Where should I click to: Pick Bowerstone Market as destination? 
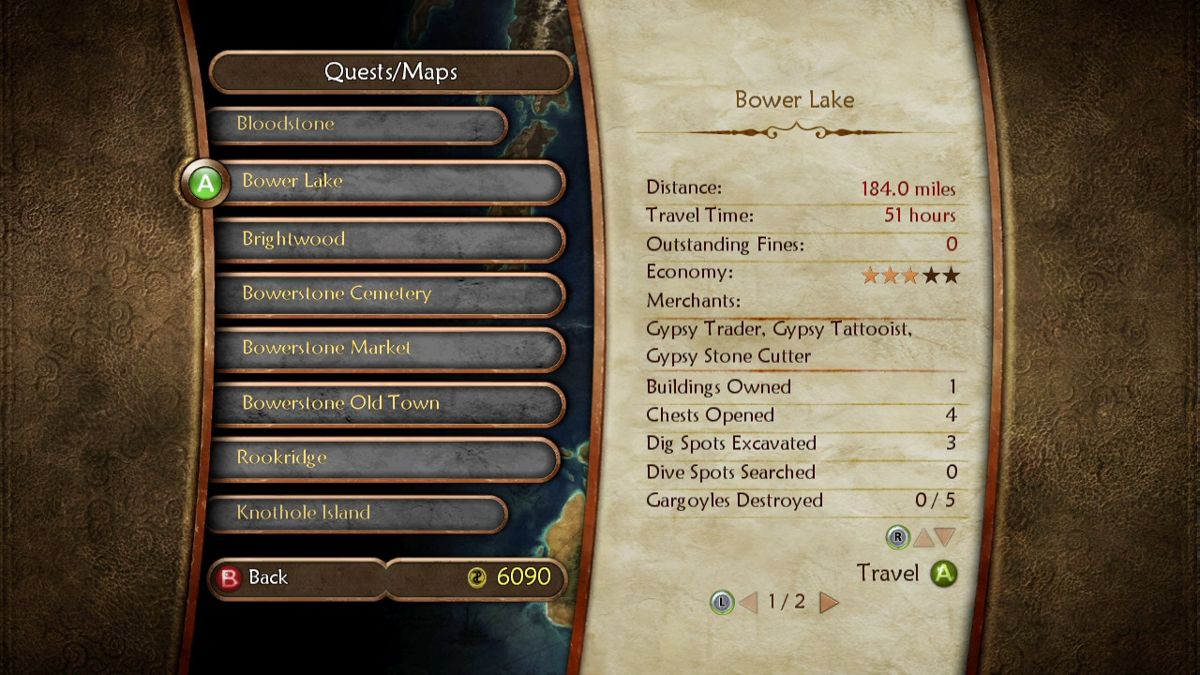(388, 349)
